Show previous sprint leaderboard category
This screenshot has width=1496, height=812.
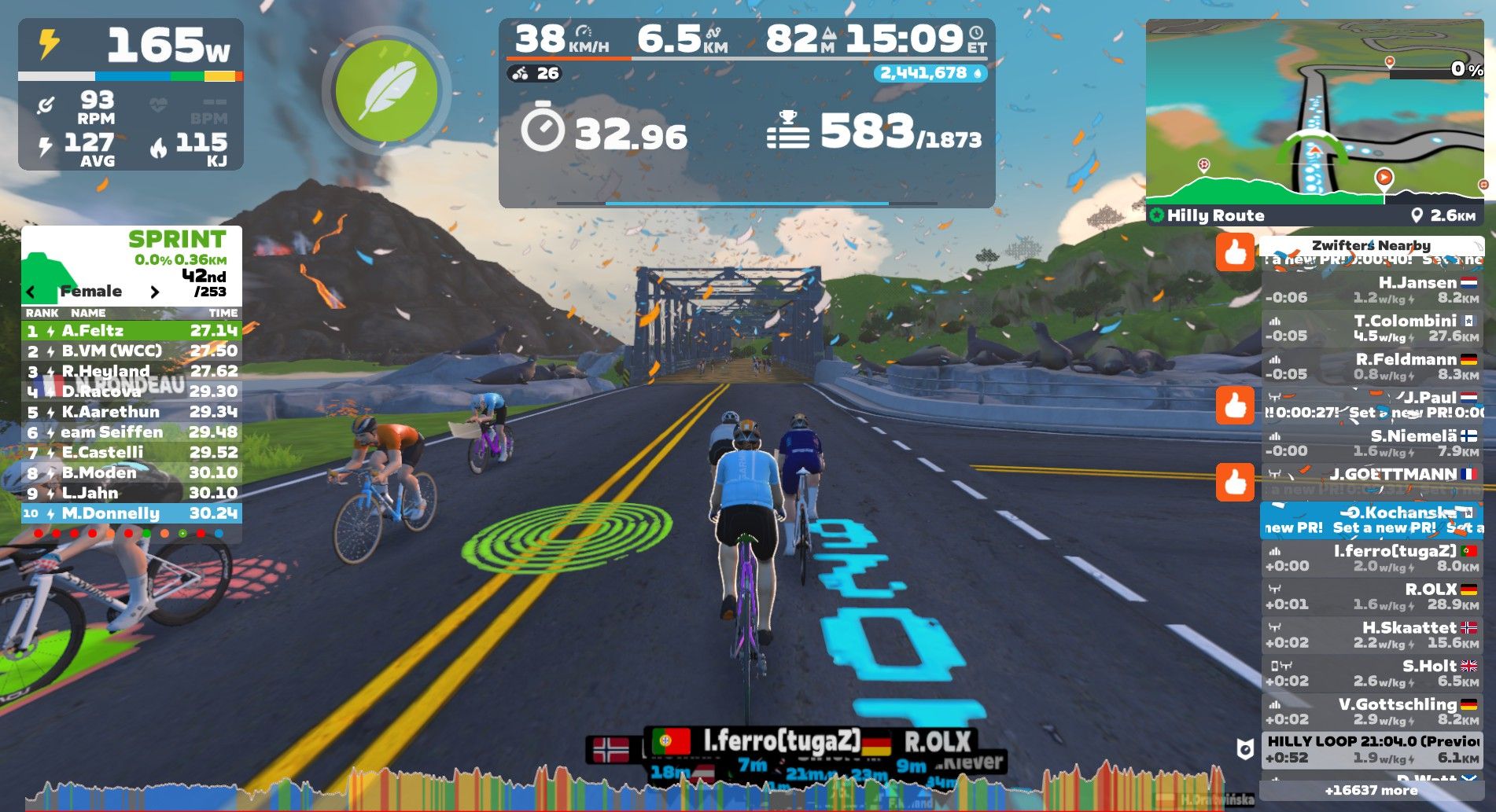31,292
